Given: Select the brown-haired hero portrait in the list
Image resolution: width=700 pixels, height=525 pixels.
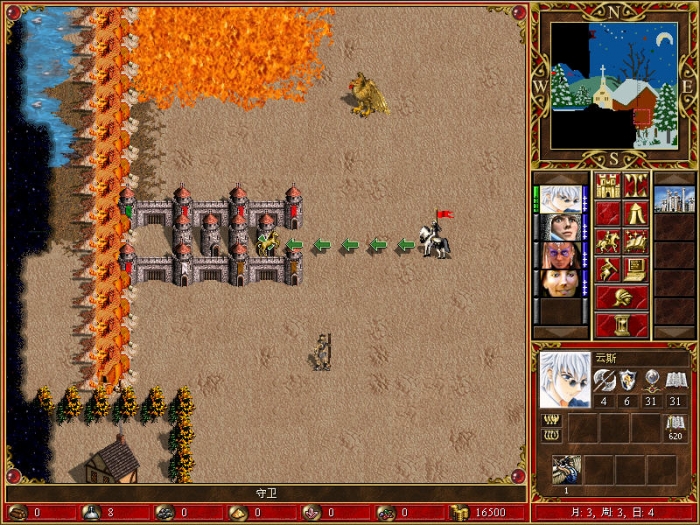Looking at the screenshot, I should (560, 227).
